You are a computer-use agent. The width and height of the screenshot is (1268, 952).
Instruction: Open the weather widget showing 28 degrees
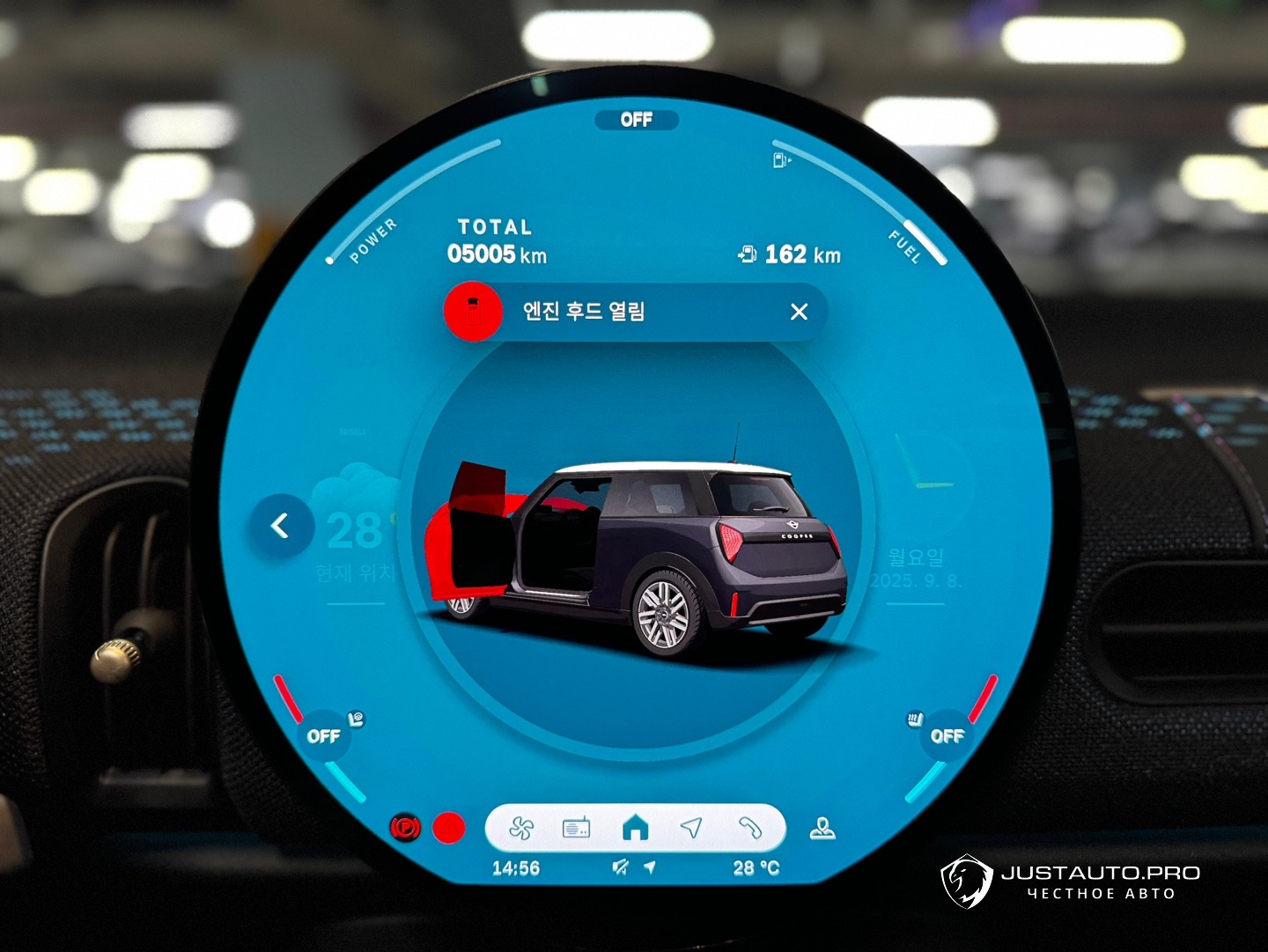click(357, 533)
